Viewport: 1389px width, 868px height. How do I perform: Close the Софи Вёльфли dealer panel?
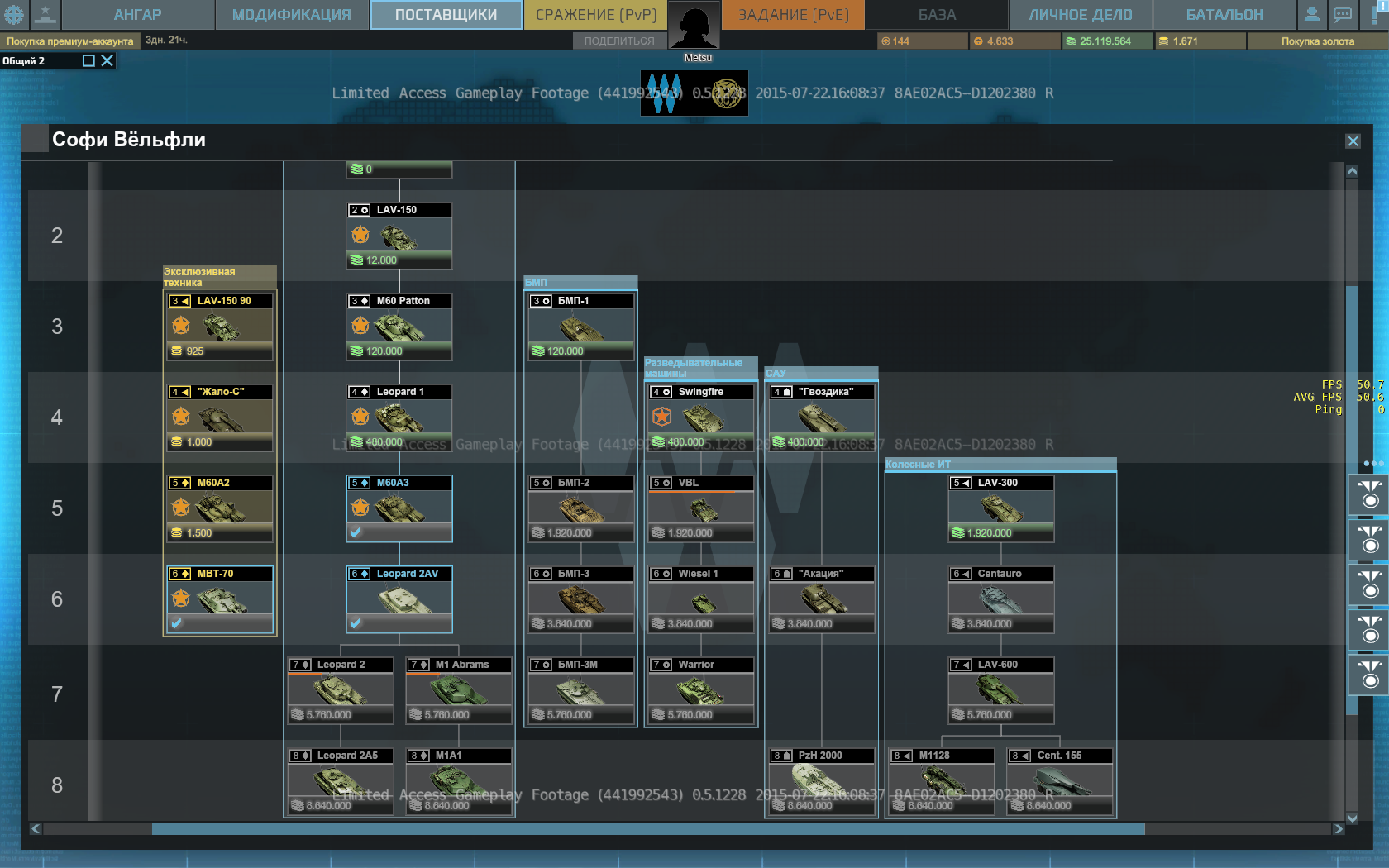[x=1353, y=141]
